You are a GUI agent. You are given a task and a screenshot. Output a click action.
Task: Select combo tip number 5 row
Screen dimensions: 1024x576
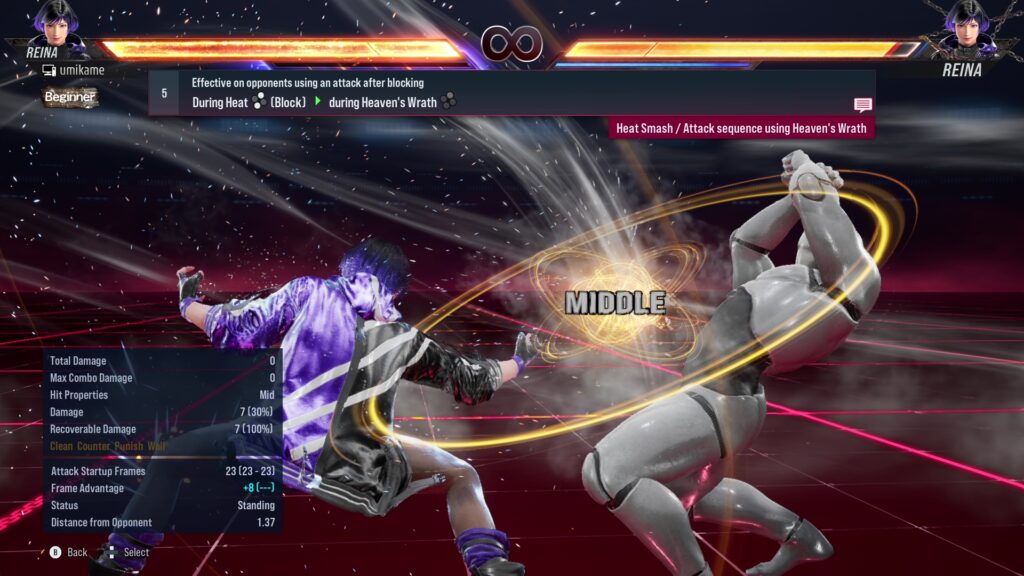tap(510, 93)
